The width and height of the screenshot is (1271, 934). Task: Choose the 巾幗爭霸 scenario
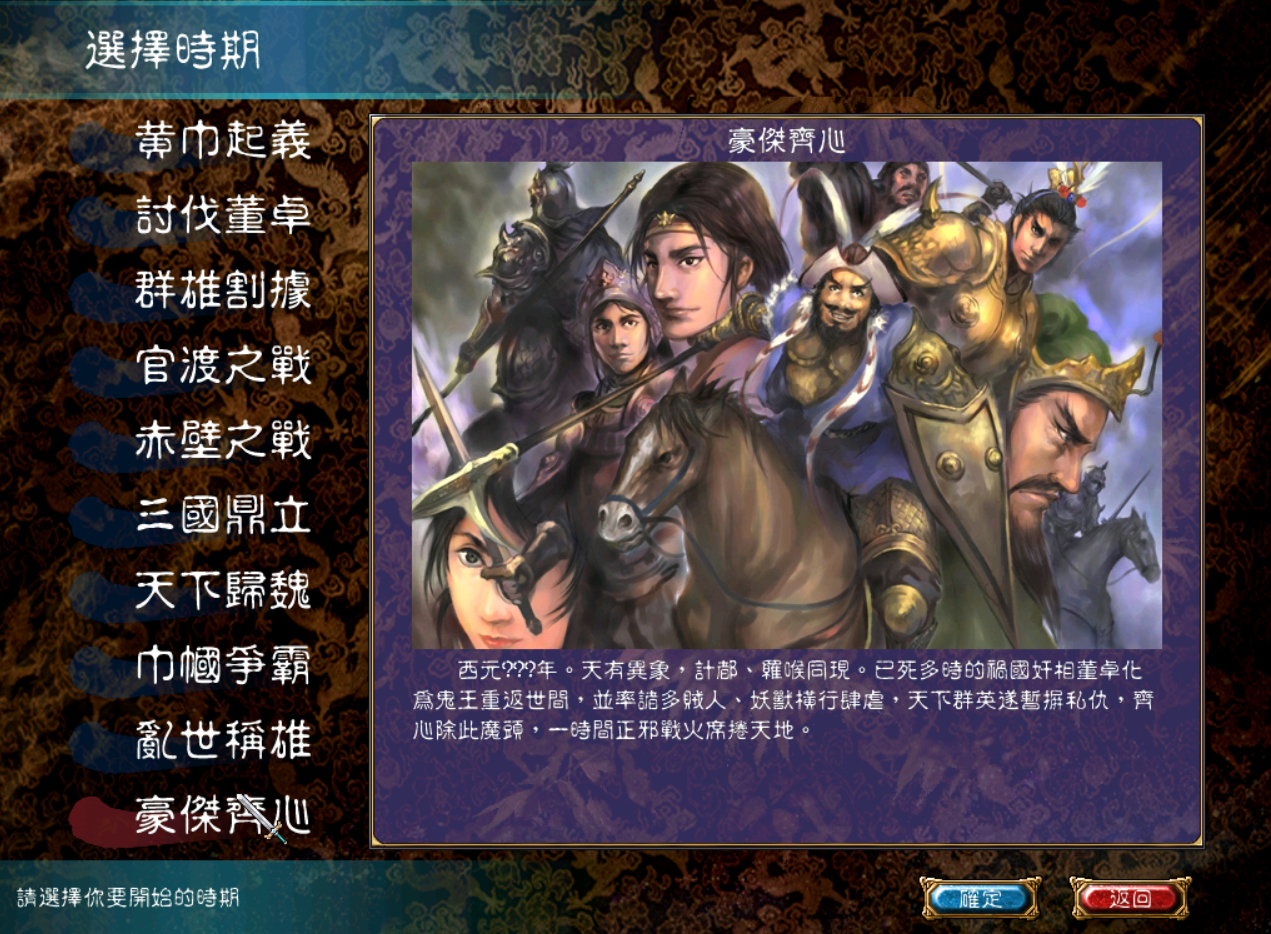223,666
